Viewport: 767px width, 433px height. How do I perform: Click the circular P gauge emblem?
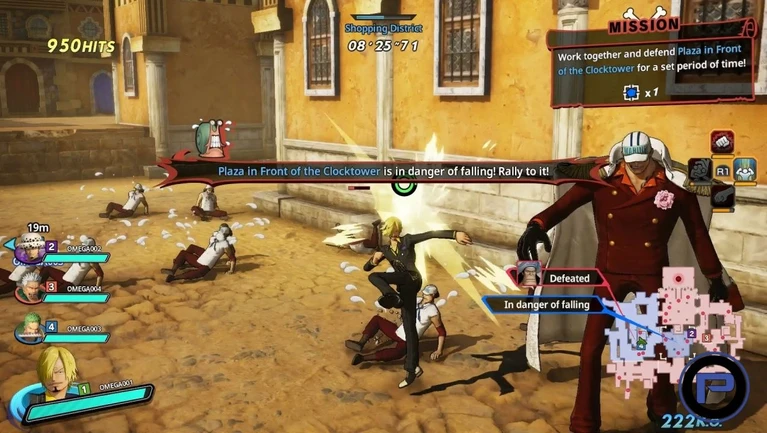(x=712, y=386)
